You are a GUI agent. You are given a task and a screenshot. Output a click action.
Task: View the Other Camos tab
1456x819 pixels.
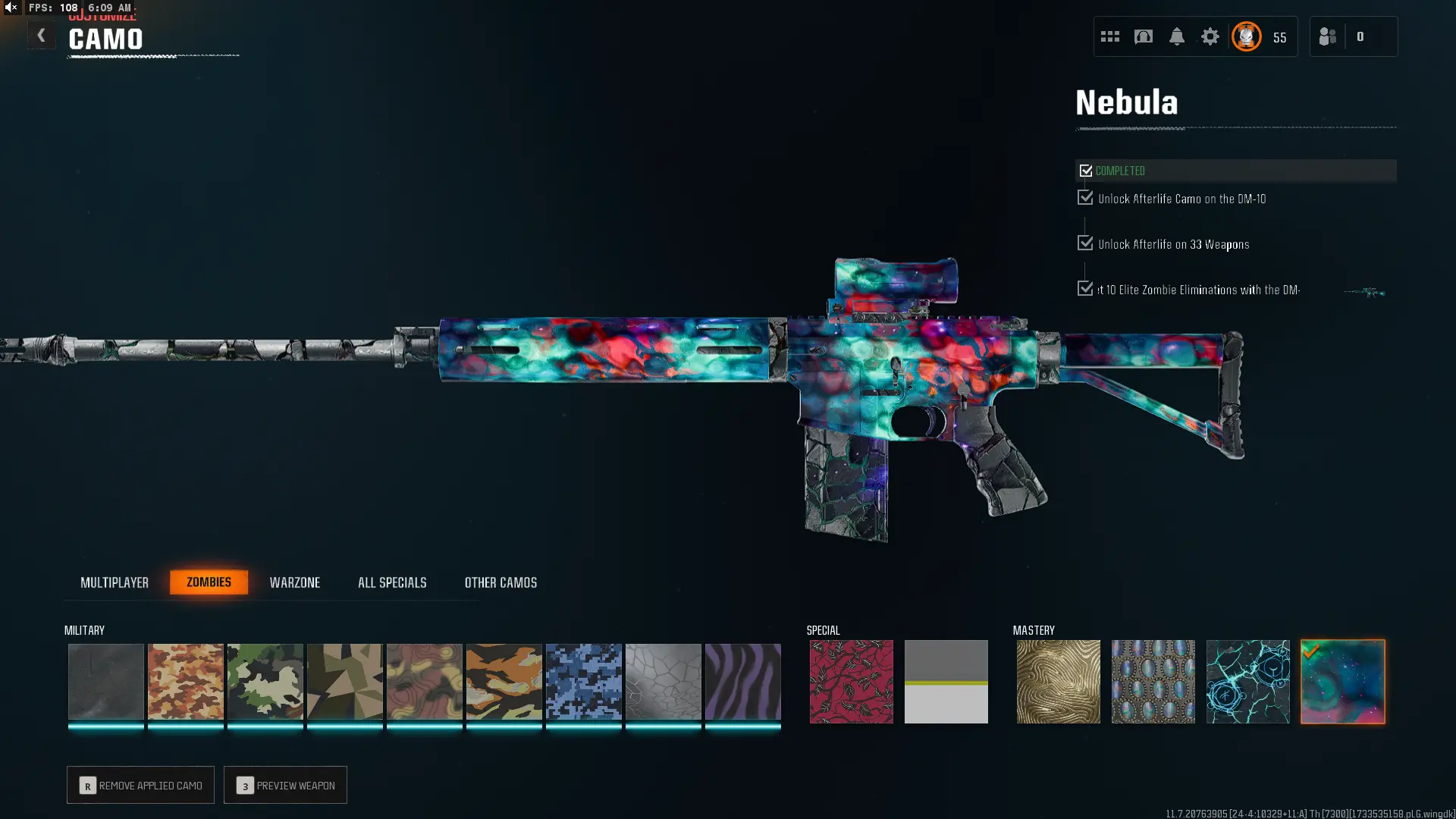pos(500,582)
